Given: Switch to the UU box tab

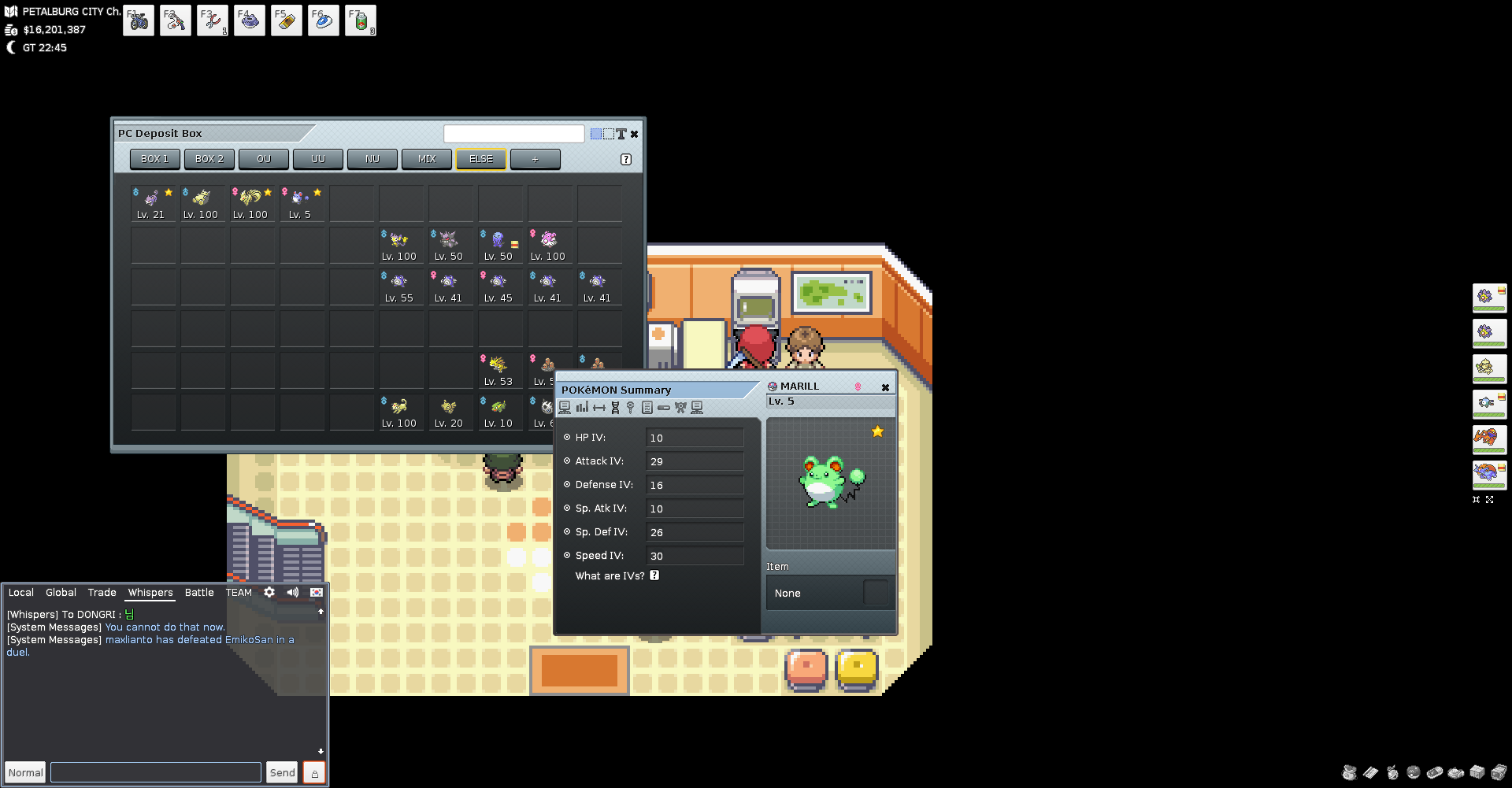Looking at the screenshot, I should (318, 159).
